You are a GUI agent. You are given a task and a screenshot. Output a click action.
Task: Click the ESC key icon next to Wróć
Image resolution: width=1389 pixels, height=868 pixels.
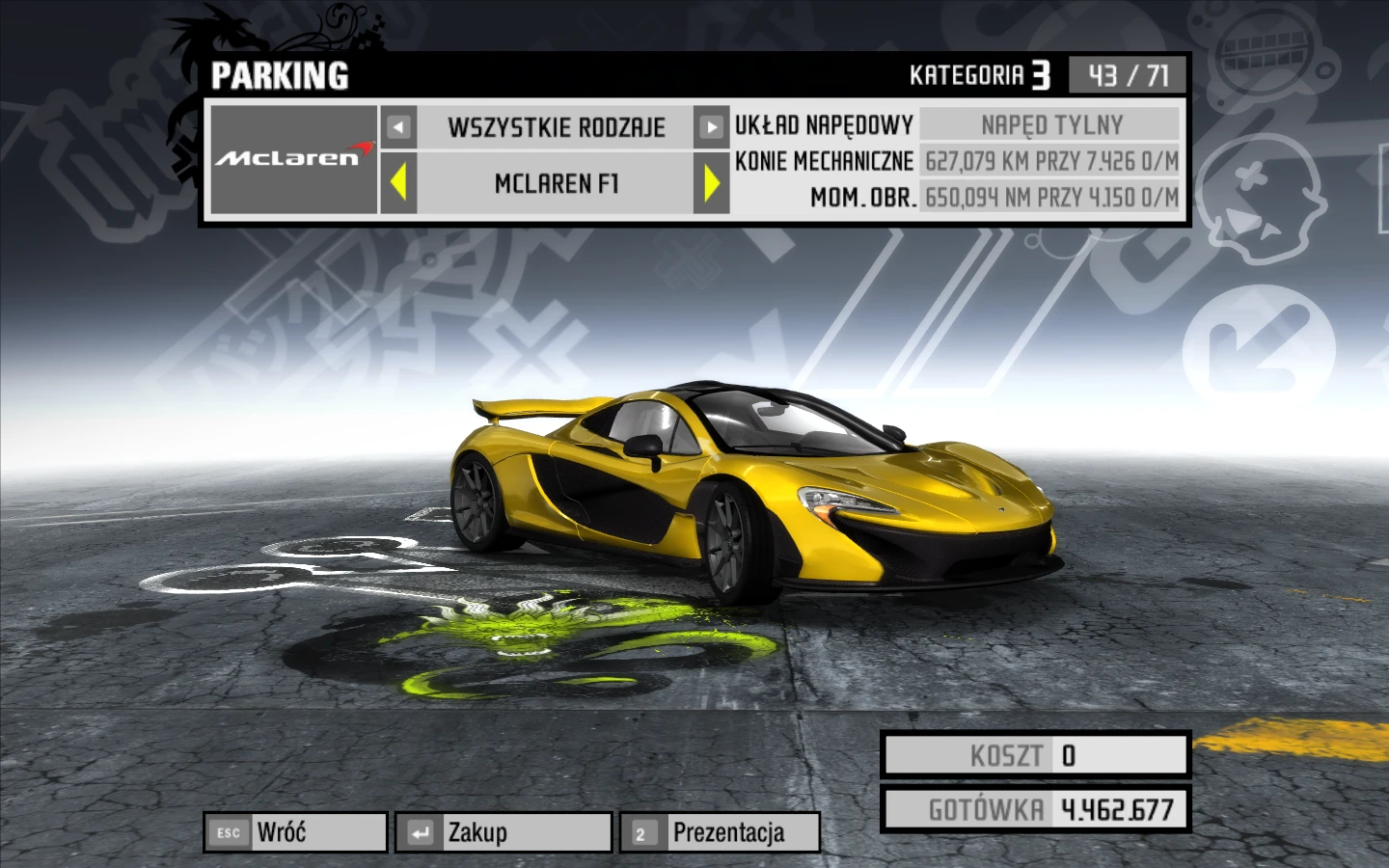coord(229,830)
